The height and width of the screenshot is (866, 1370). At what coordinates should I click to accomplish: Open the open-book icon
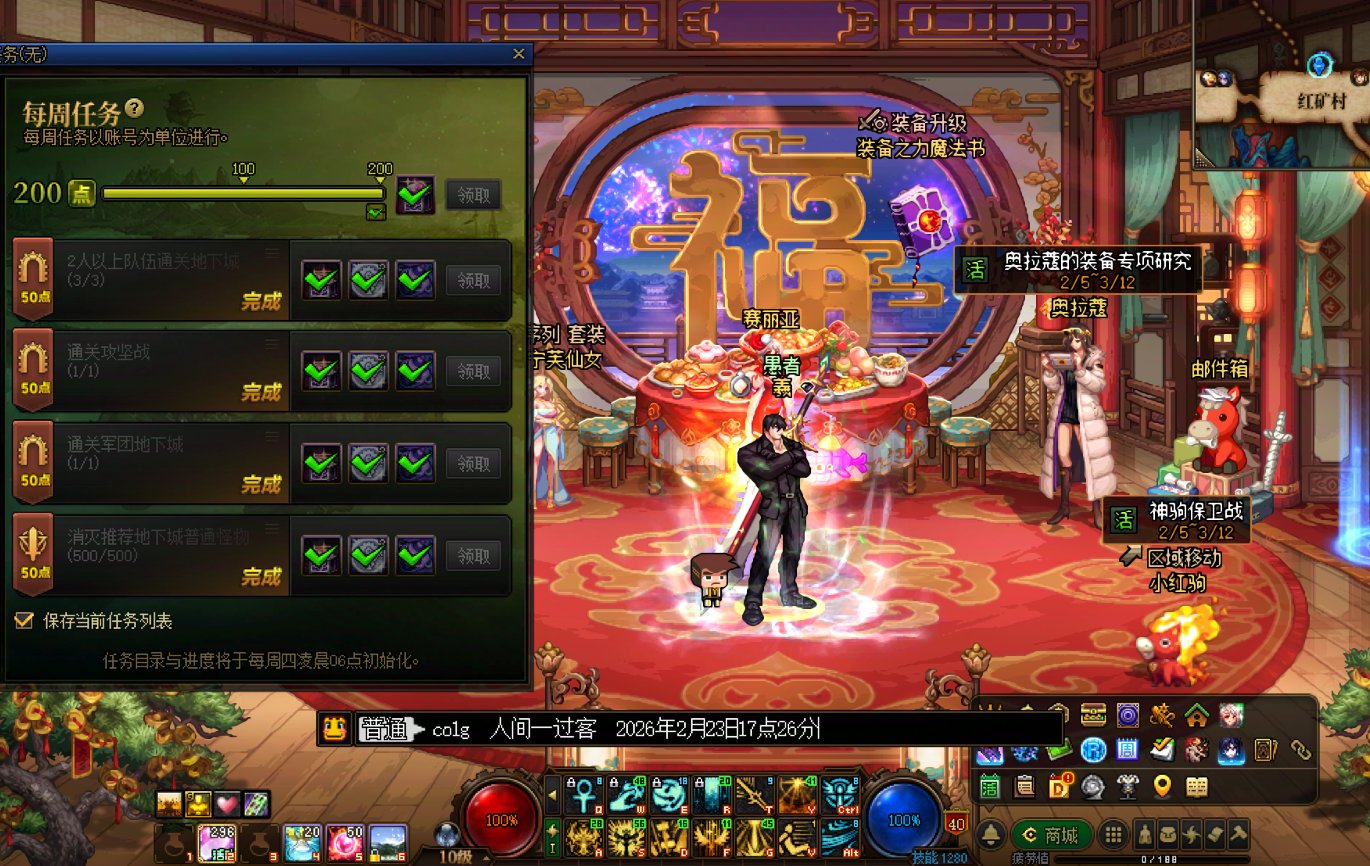coord(1197,786)
